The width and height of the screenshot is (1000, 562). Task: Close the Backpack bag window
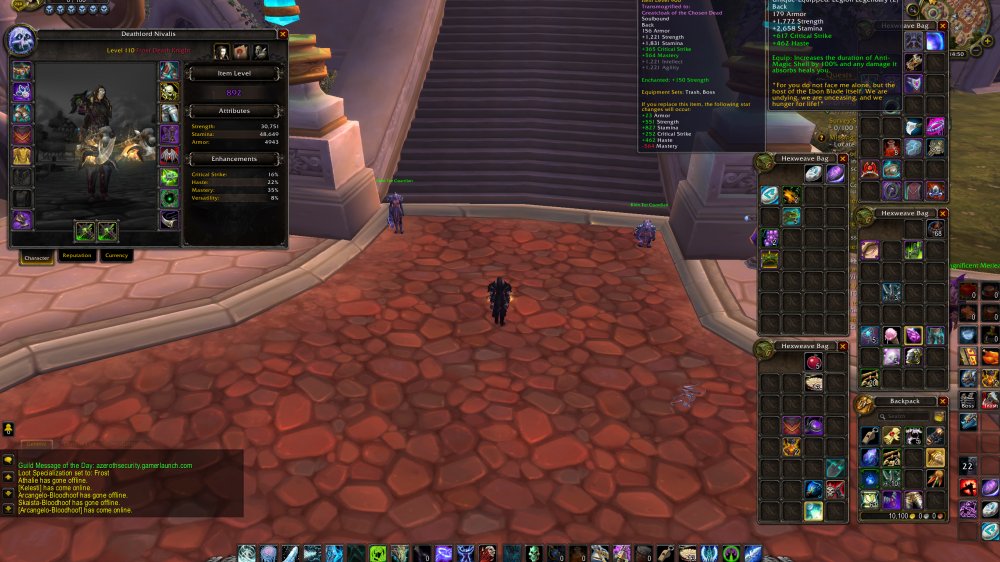tap(943, 401)
